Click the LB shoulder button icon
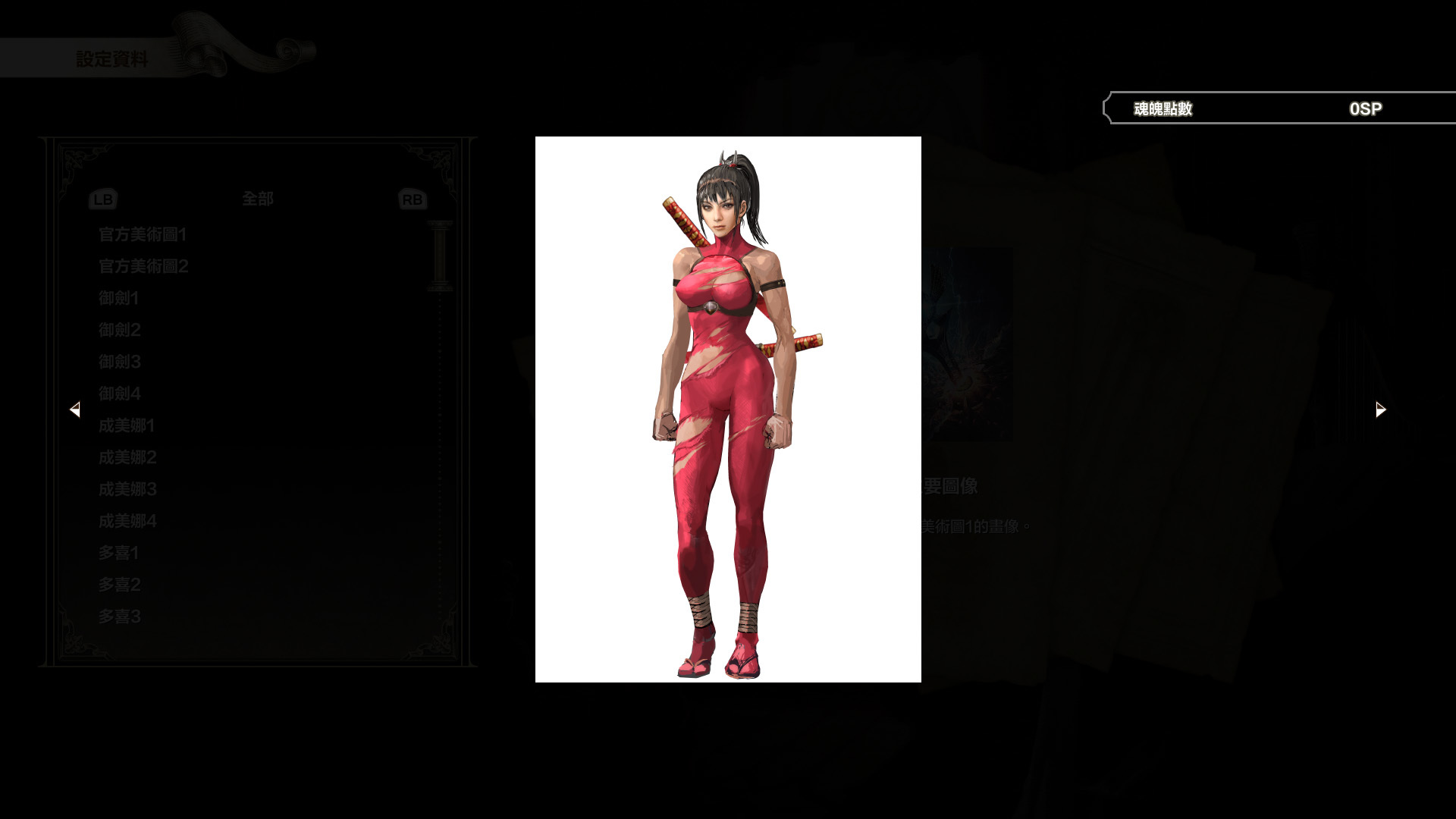This screenshot has width=1456, height=819. point(102,199)
